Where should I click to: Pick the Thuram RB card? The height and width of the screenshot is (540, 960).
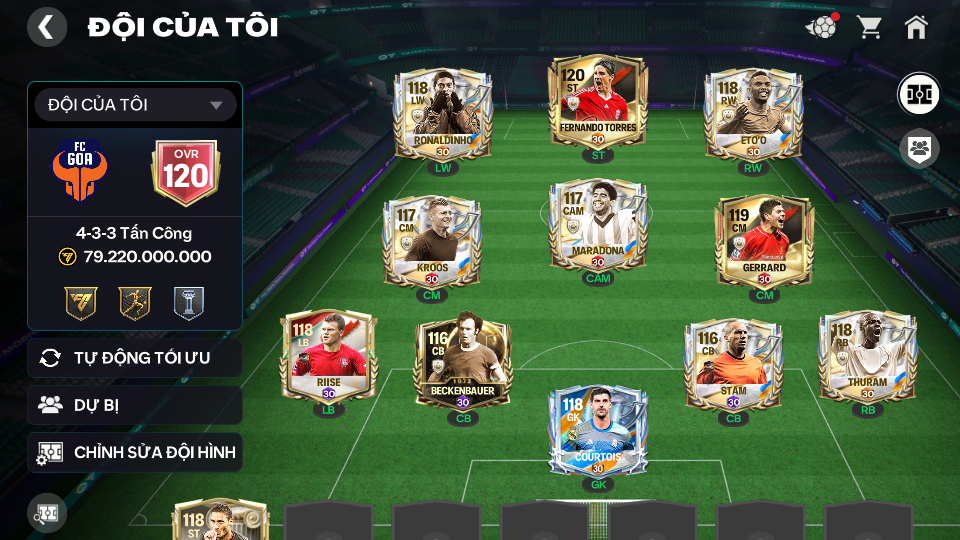click(x=867, y=358)
